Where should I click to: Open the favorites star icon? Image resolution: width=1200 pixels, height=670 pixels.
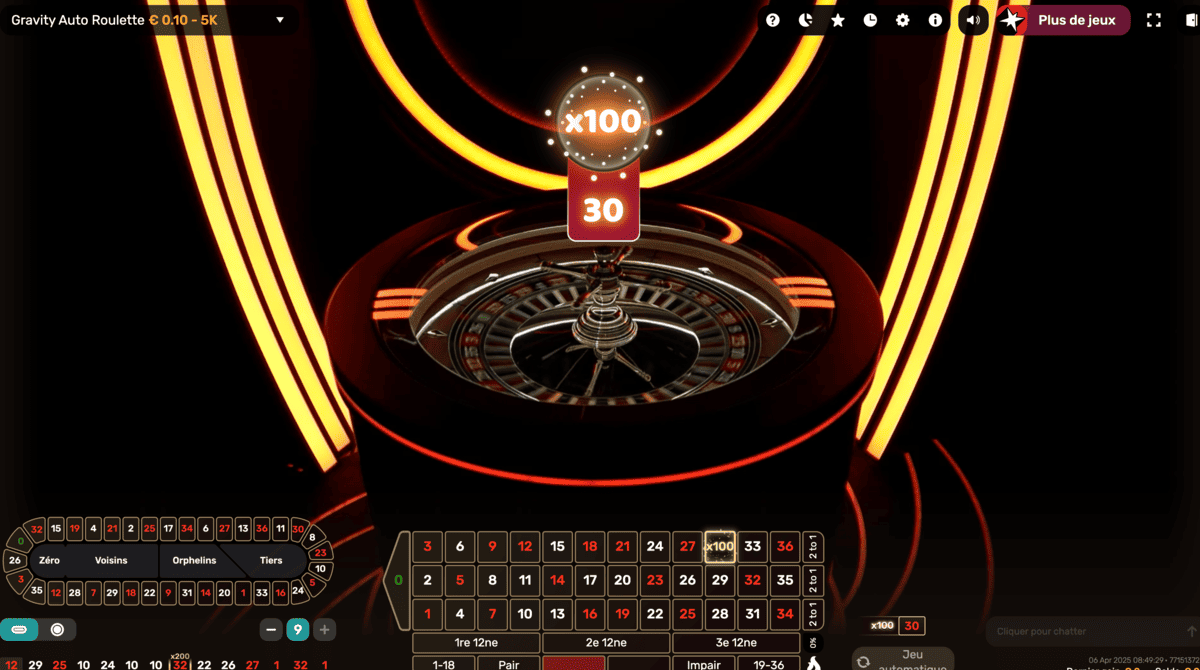click(838, 20)
